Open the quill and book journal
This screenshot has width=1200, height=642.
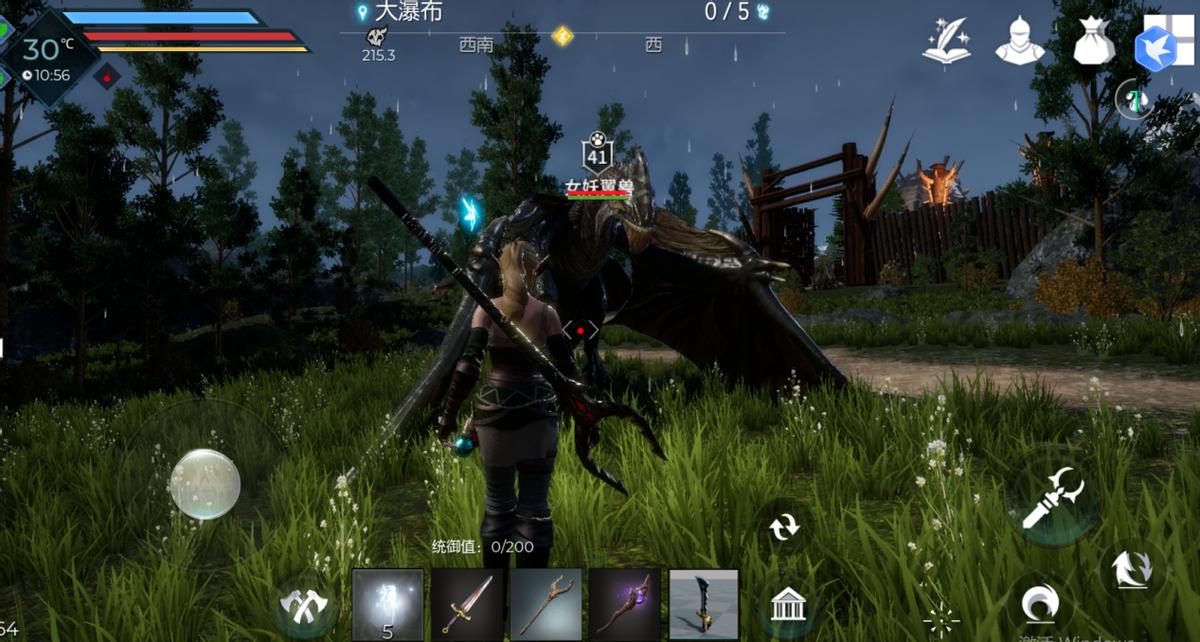point(946,42)
